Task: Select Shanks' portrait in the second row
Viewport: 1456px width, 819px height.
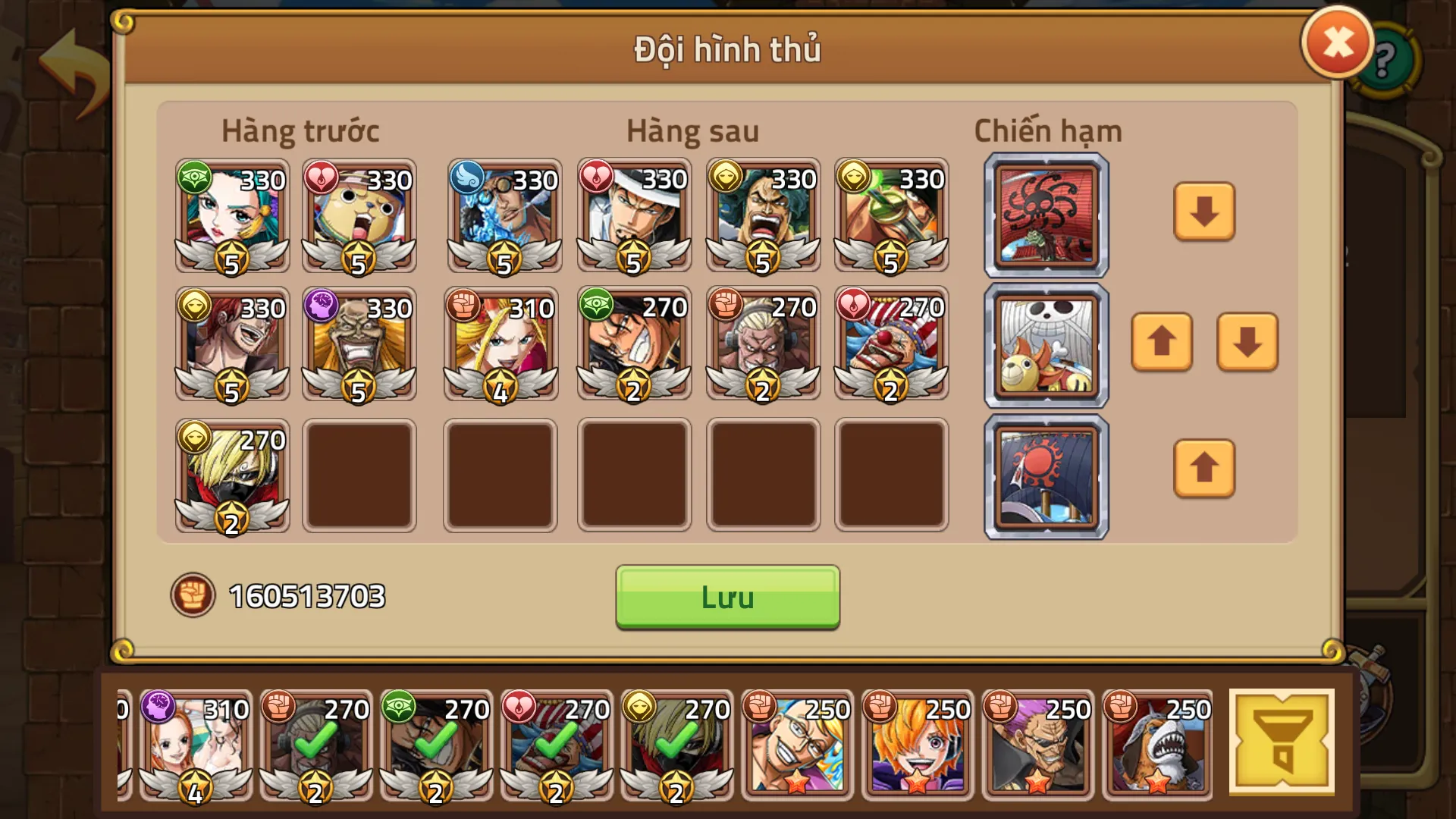Action: coord(231,345)
